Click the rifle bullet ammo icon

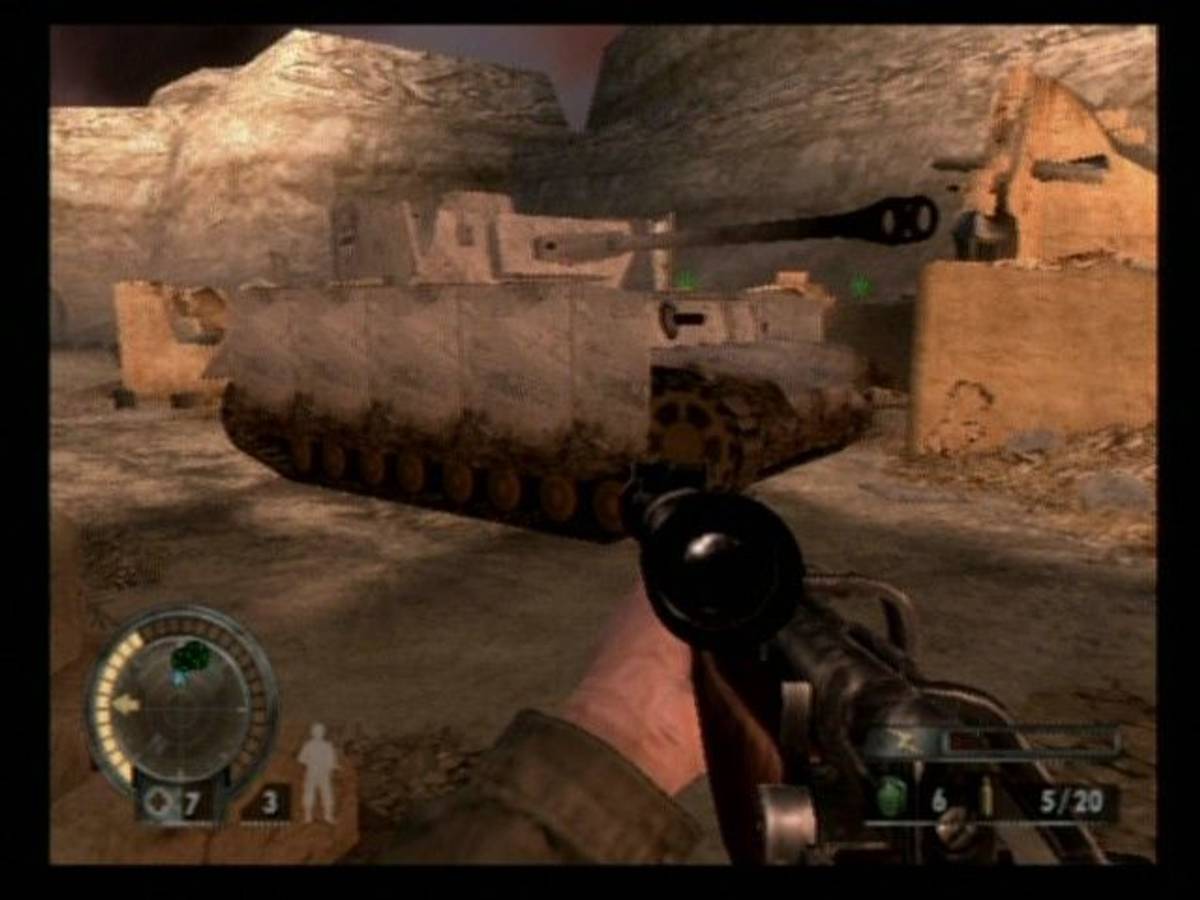(985, 800)
